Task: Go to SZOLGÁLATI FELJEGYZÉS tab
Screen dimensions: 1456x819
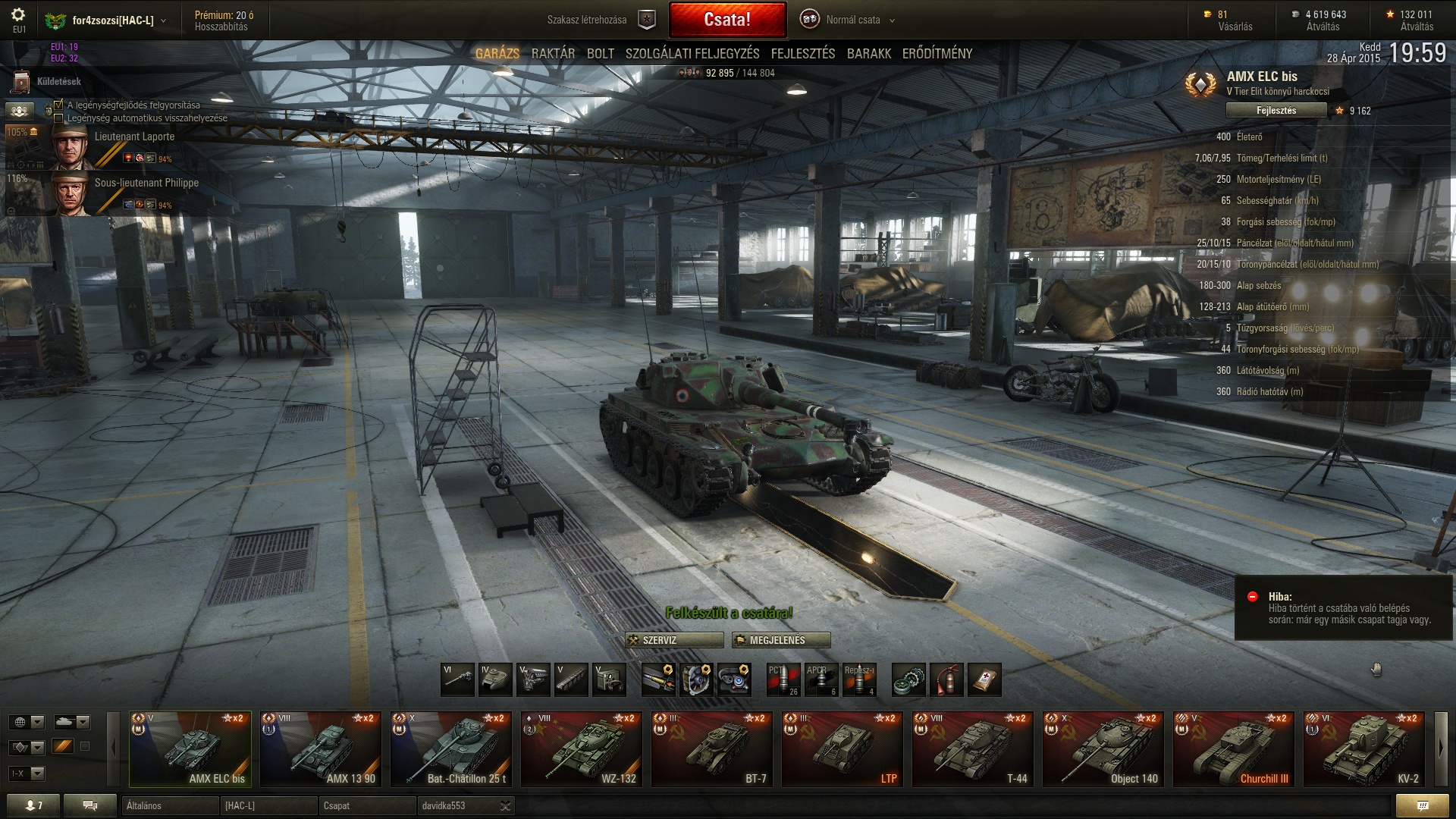Action: (692, 54)
